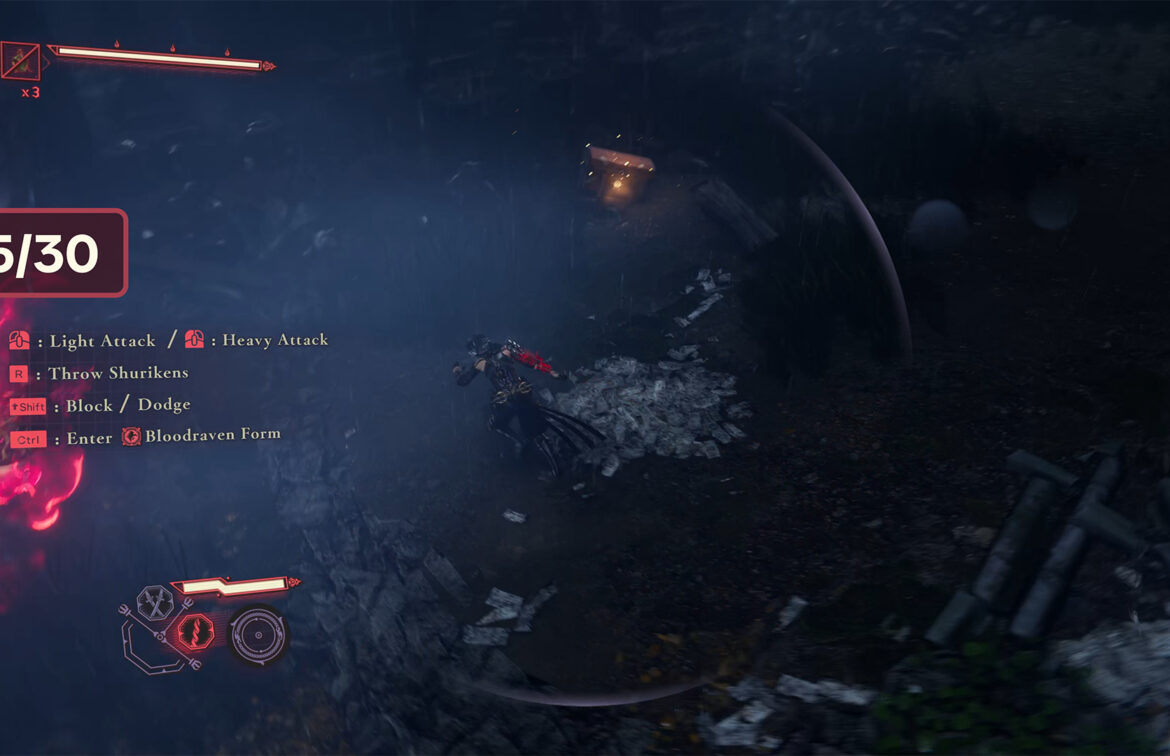Activate the glowing red twisted blade ability
1170x756 pixels.
click(x=197, y=634)
